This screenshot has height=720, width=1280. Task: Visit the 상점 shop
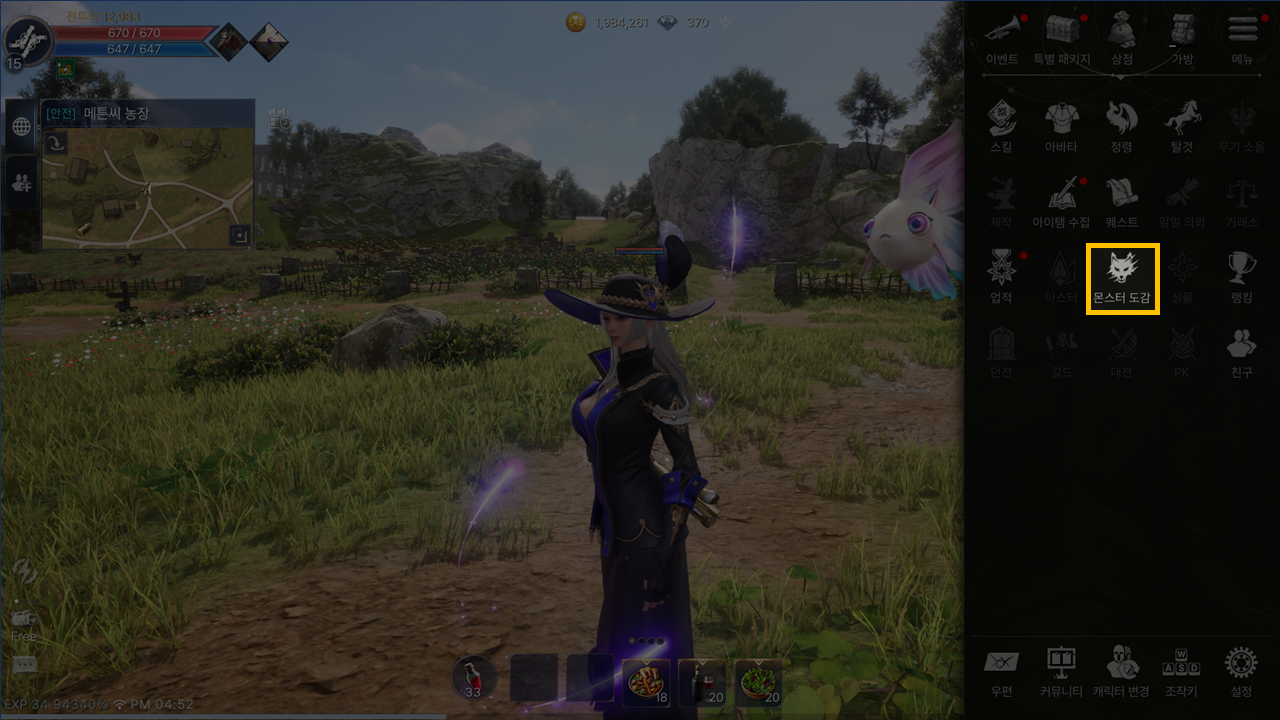[x=1122, y=38]
